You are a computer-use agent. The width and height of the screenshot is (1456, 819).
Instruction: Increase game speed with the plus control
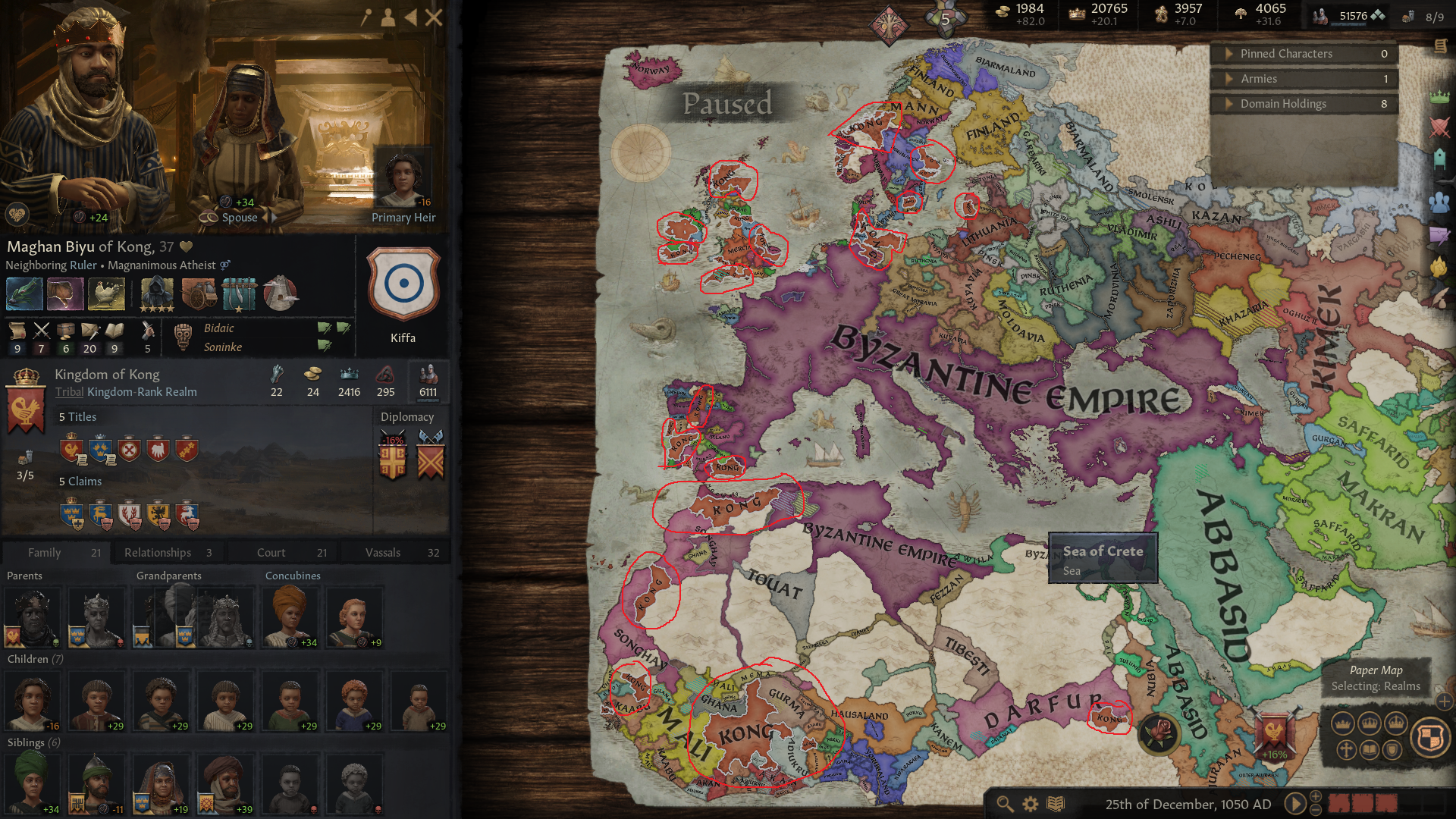pyautogui.click(x=1316, y=796)
